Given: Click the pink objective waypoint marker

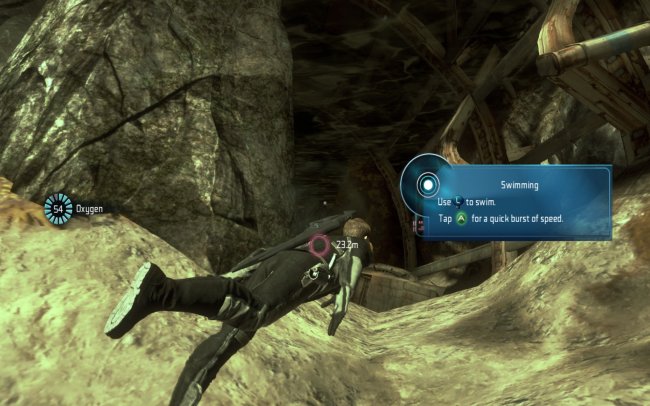Looking at the screenshot, I should click(x=320, y=244).
